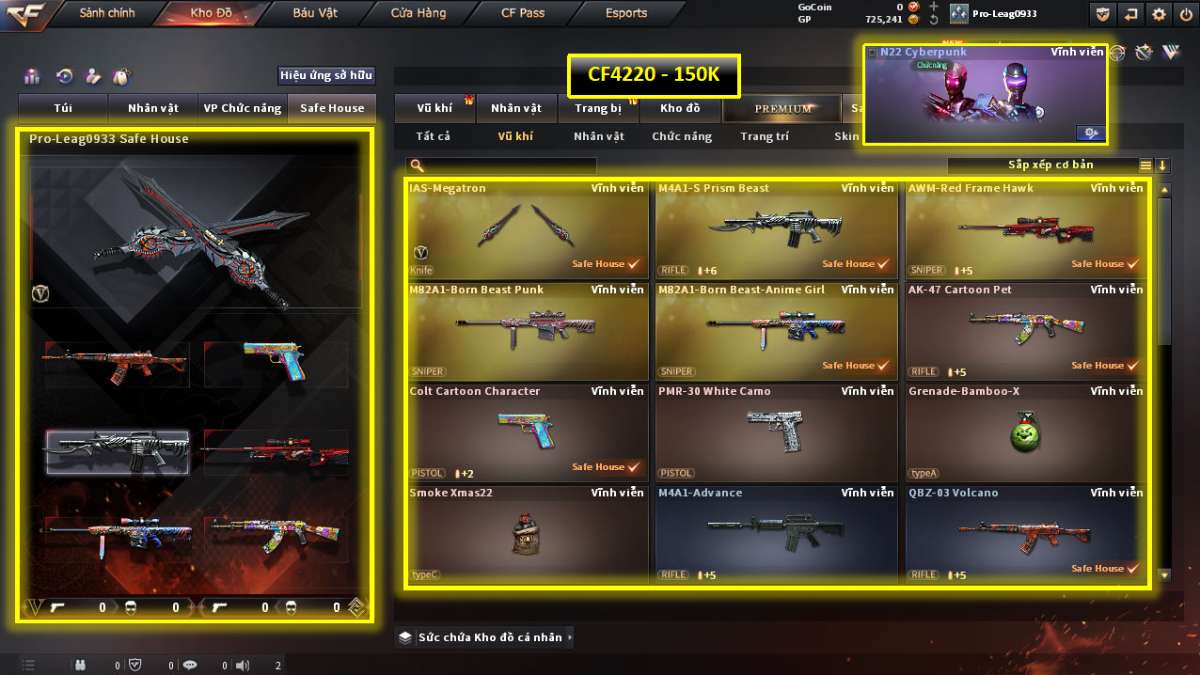This screenshot has width=1200, height=675.
Task: Pick the Grenade-Bamboo-X item
Action: click(x=1025, y=432)
